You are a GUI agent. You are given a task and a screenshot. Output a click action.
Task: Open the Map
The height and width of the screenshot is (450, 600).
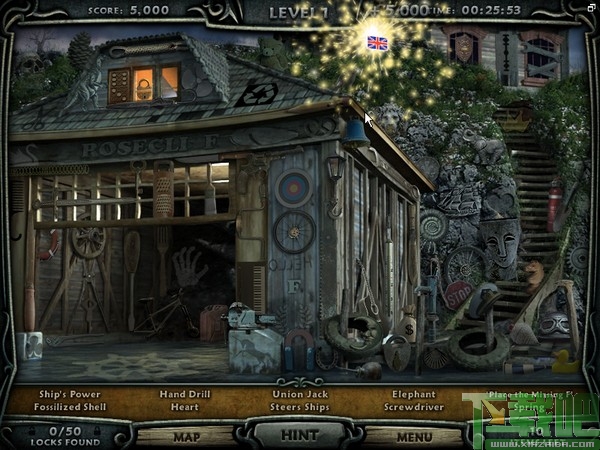184,435
